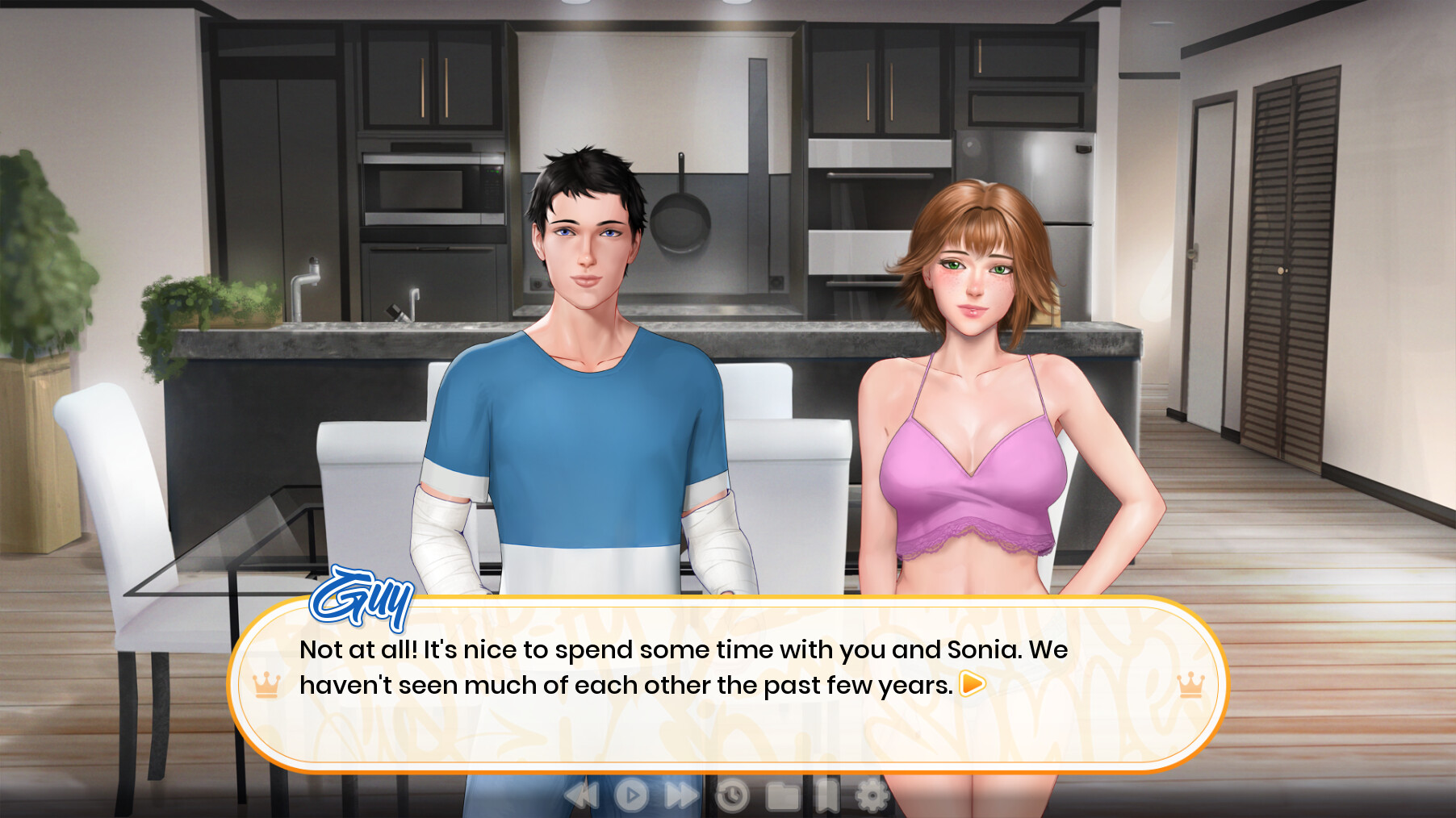The height and width of the screenshot is (818, 1456).
Task: Toggle dialogue auto-read with the play control
Action: pyautogui.click(x=632, y=795)
